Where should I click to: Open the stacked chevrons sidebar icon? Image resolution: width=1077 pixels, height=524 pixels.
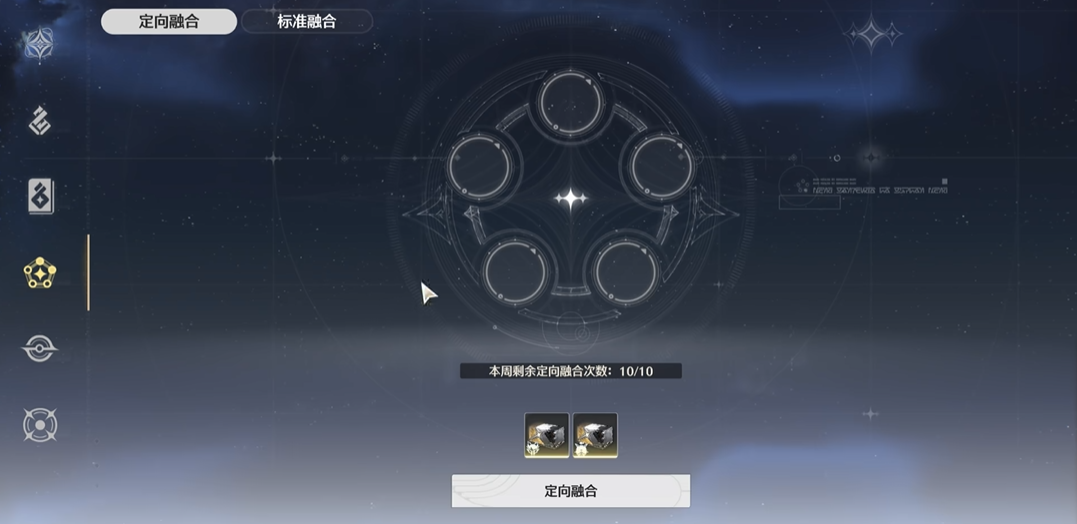(40, 121)
